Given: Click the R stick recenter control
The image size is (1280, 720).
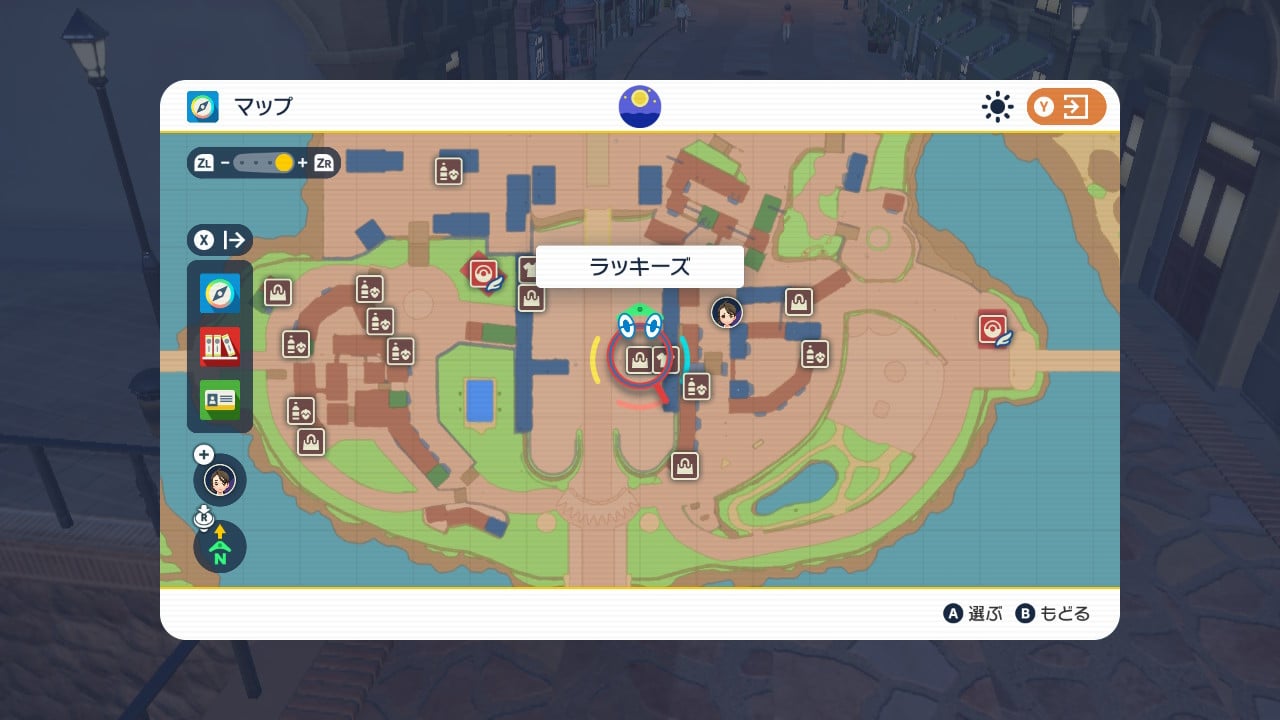Looking at the screenshot, I should click(204, 516).
